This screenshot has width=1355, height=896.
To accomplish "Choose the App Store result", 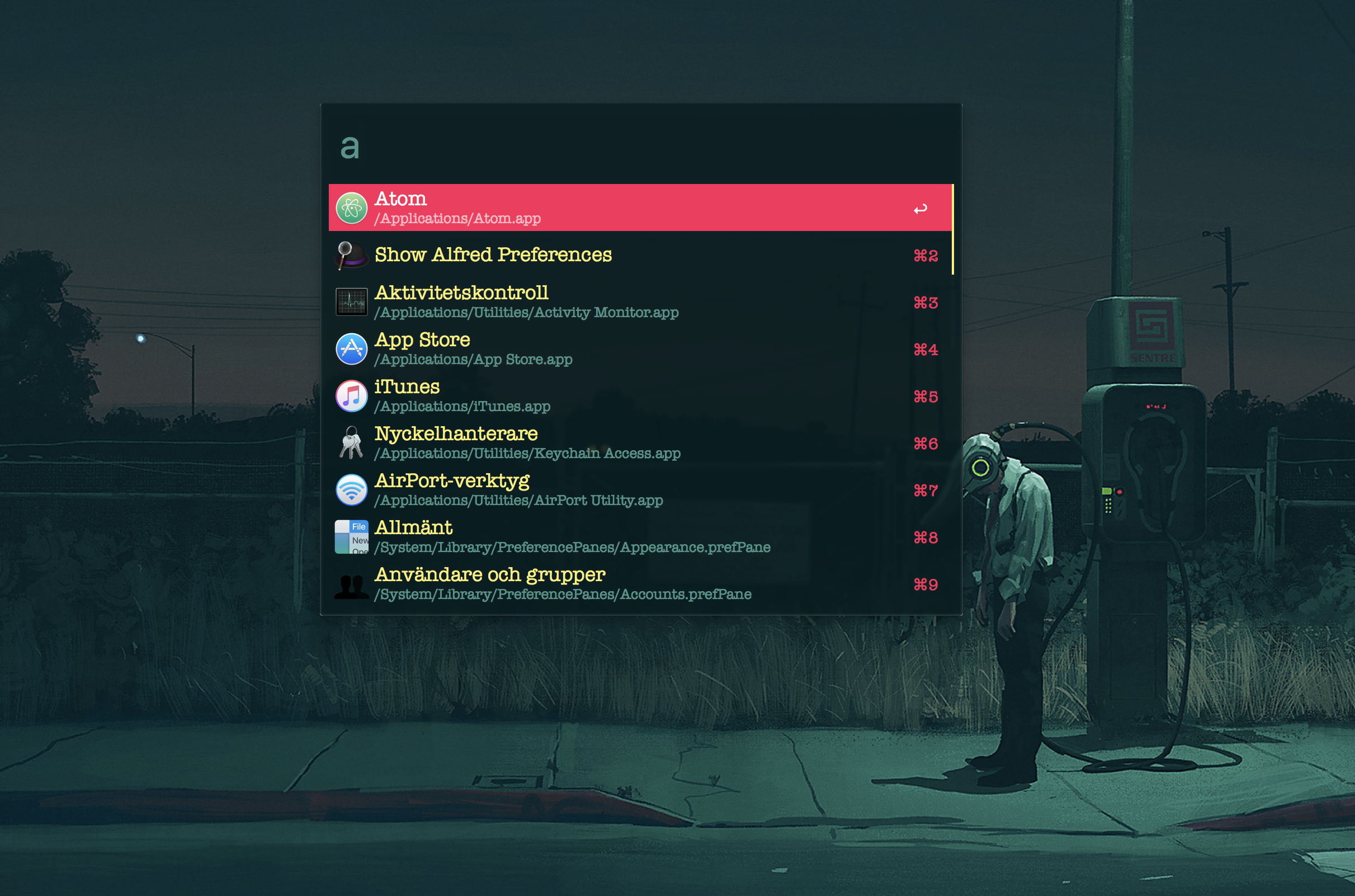I will 629,348.
